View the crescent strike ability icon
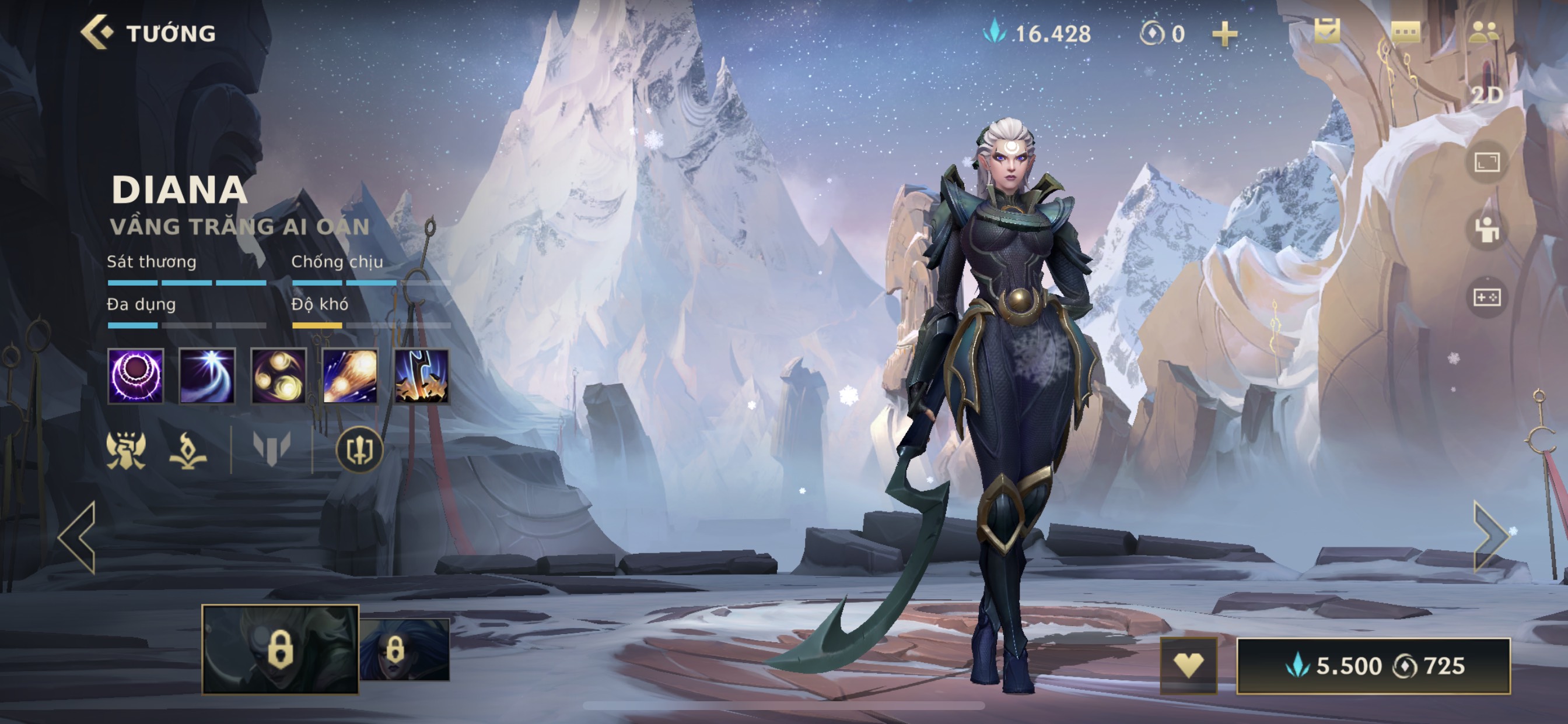The width and height of the screenshot is (1568, 724). coord(207,376)
